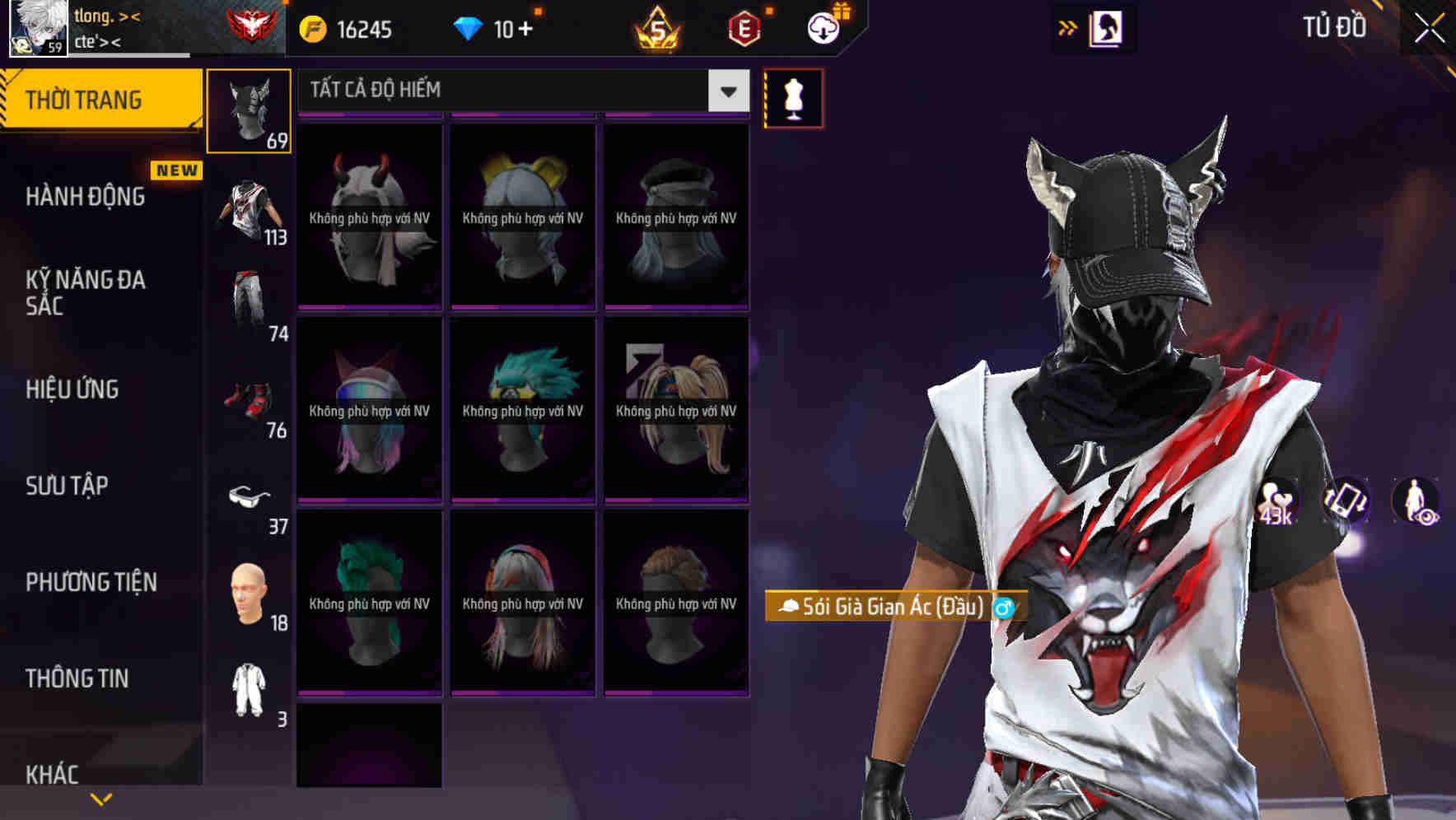
Task: Select the glasses category icon
Action: [249, 494]
